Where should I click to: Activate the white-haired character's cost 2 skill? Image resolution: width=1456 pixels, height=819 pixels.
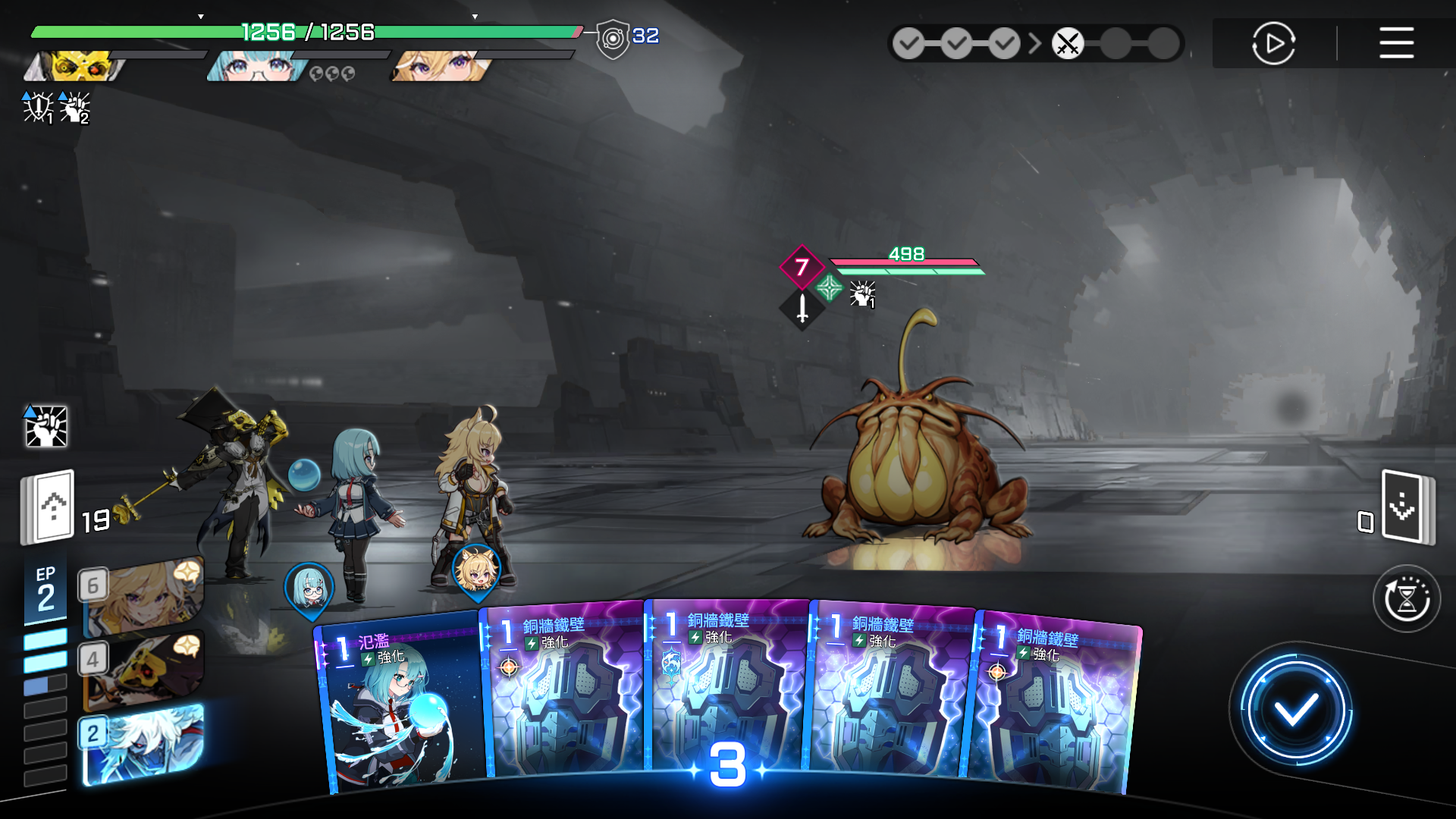click(x=144, y=745)
